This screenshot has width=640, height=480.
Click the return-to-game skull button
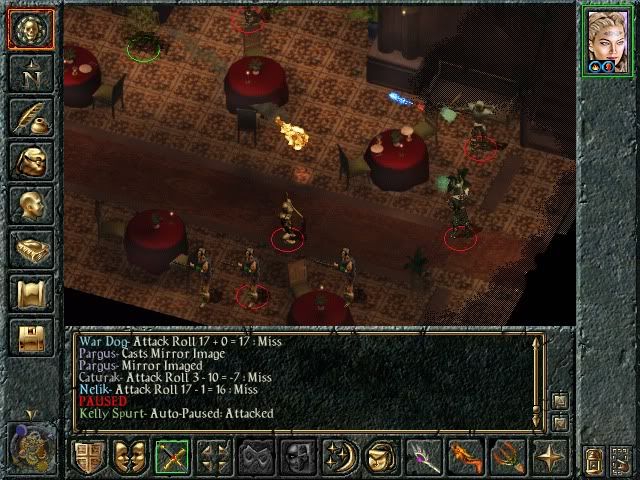coord(30,30)
